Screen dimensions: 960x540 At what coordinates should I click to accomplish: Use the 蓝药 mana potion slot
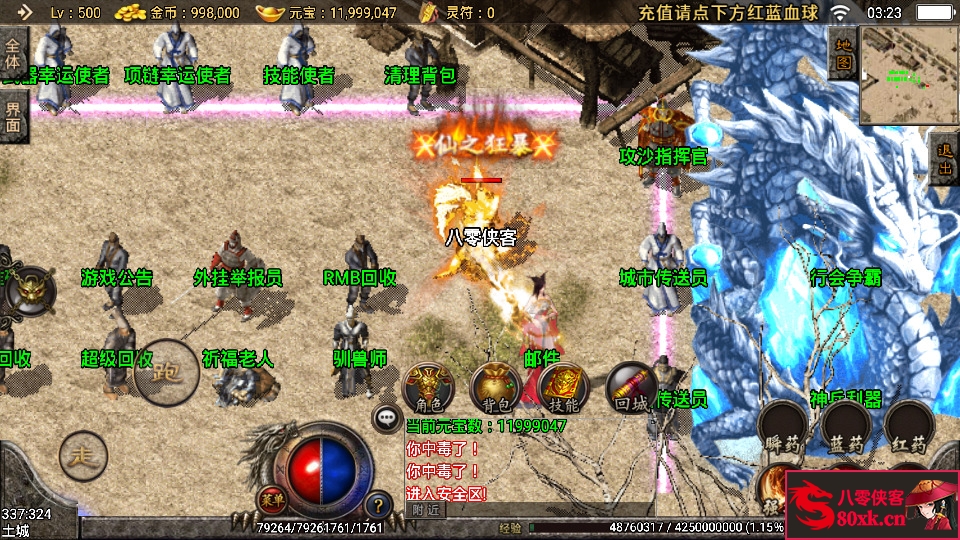pyautogui.click(x=846, y=427)
